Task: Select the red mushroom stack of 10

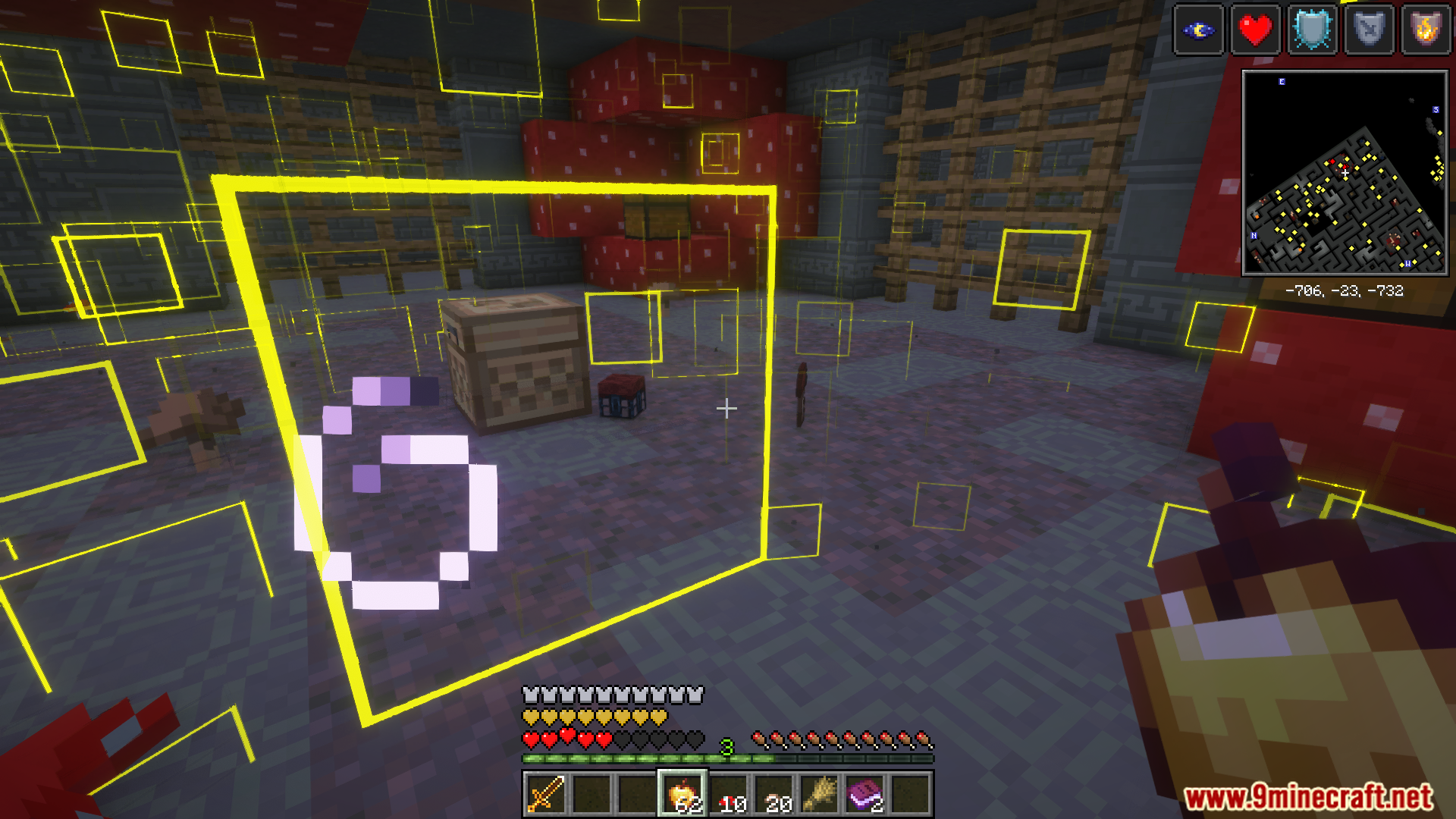Action: click(729, 794)
